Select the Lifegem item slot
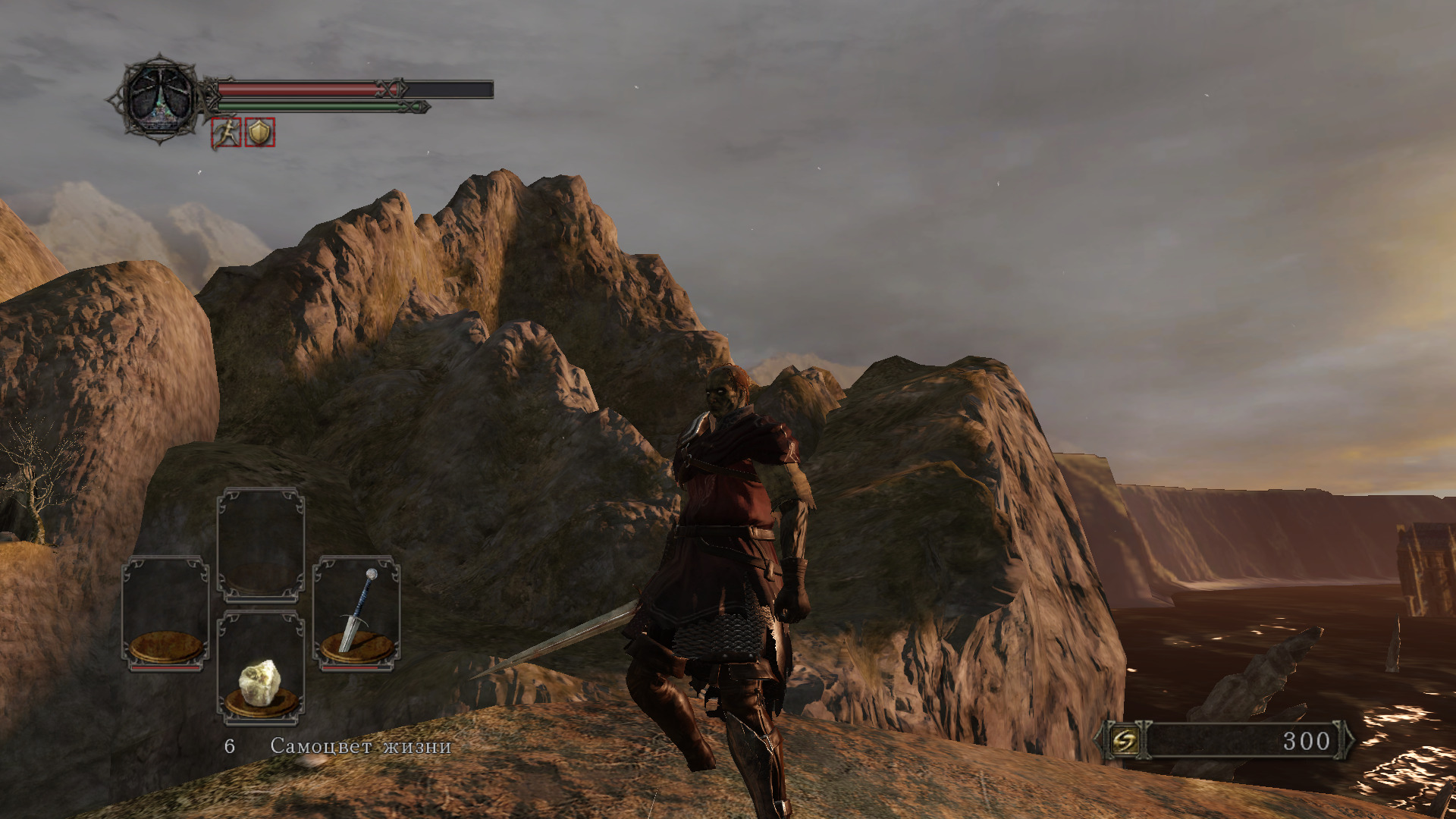Screen dimensions: 1456x819 click(x=261, y=667)
